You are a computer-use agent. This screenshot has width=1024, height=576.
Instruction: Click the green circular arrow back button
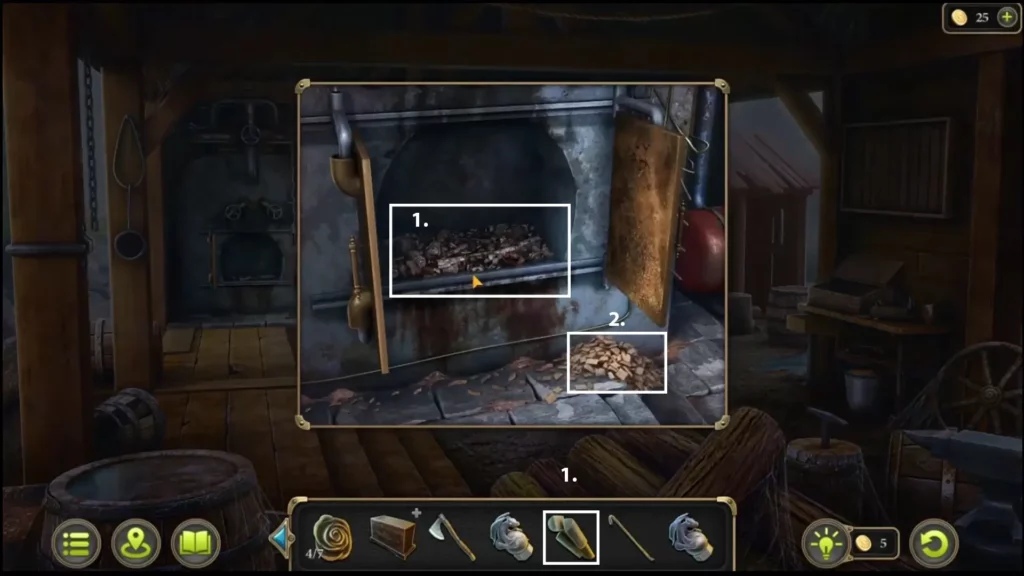pos(934,543)
